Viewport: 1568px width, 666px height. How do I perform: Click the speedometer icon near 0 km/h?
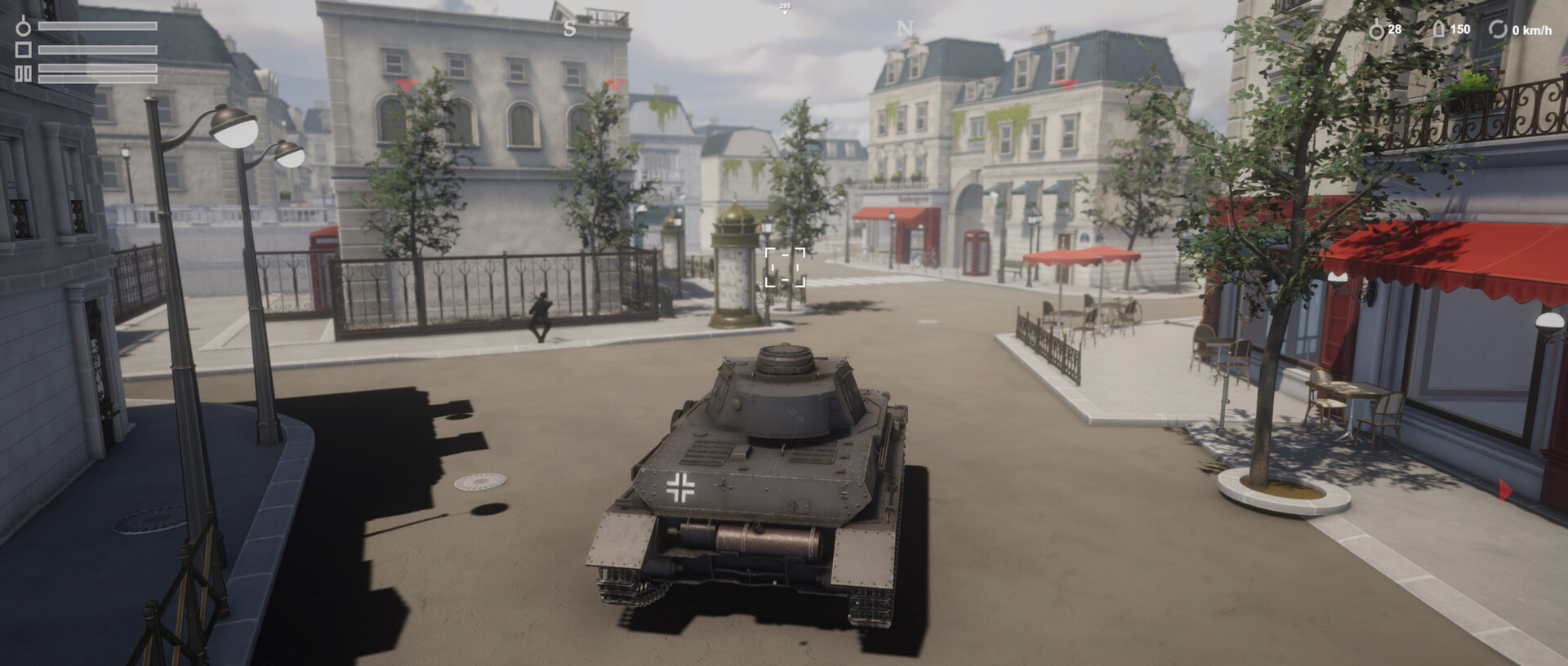coord(1499,29)
